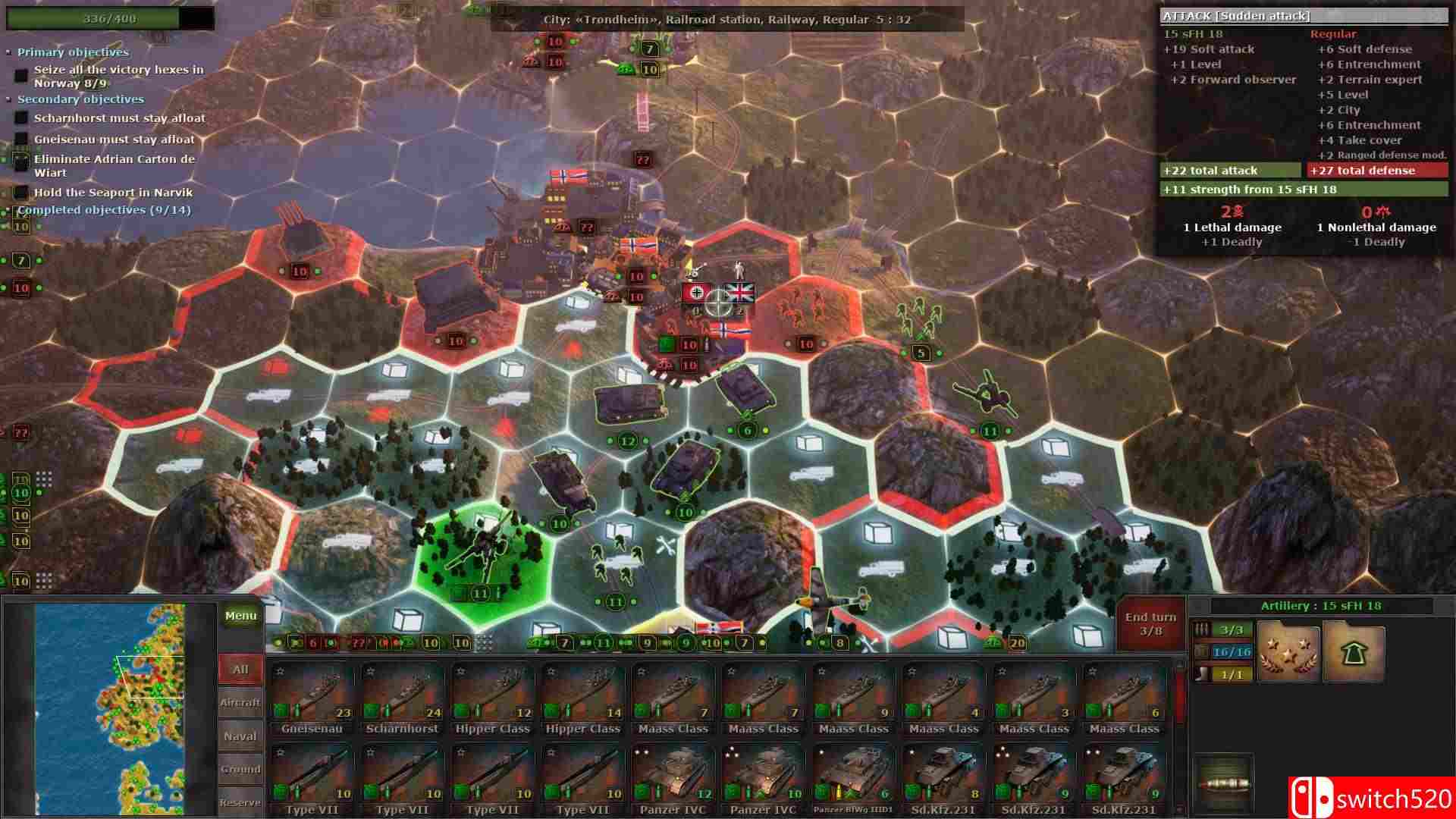1456x819 pixels.
Task: Switch to the Aircraft unit tab
Action: pos(240,701)
